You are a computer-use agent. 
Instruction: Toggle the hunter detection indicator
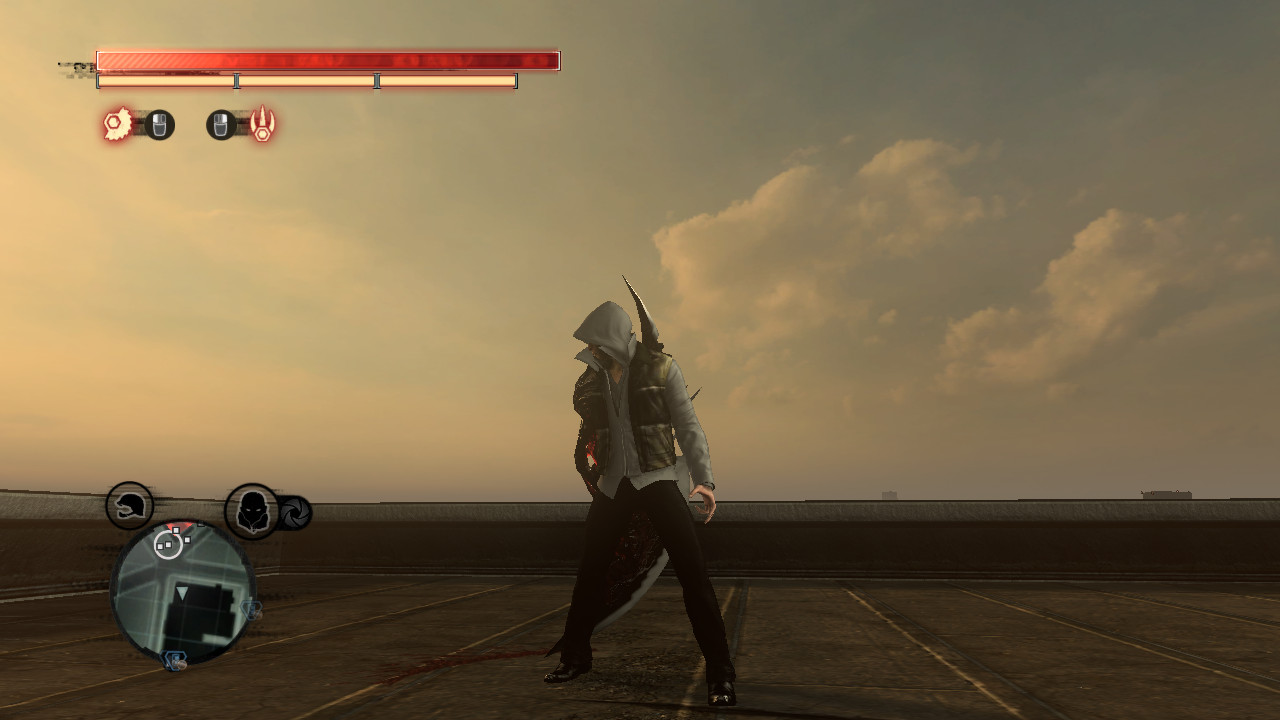(x=250, y=509)
